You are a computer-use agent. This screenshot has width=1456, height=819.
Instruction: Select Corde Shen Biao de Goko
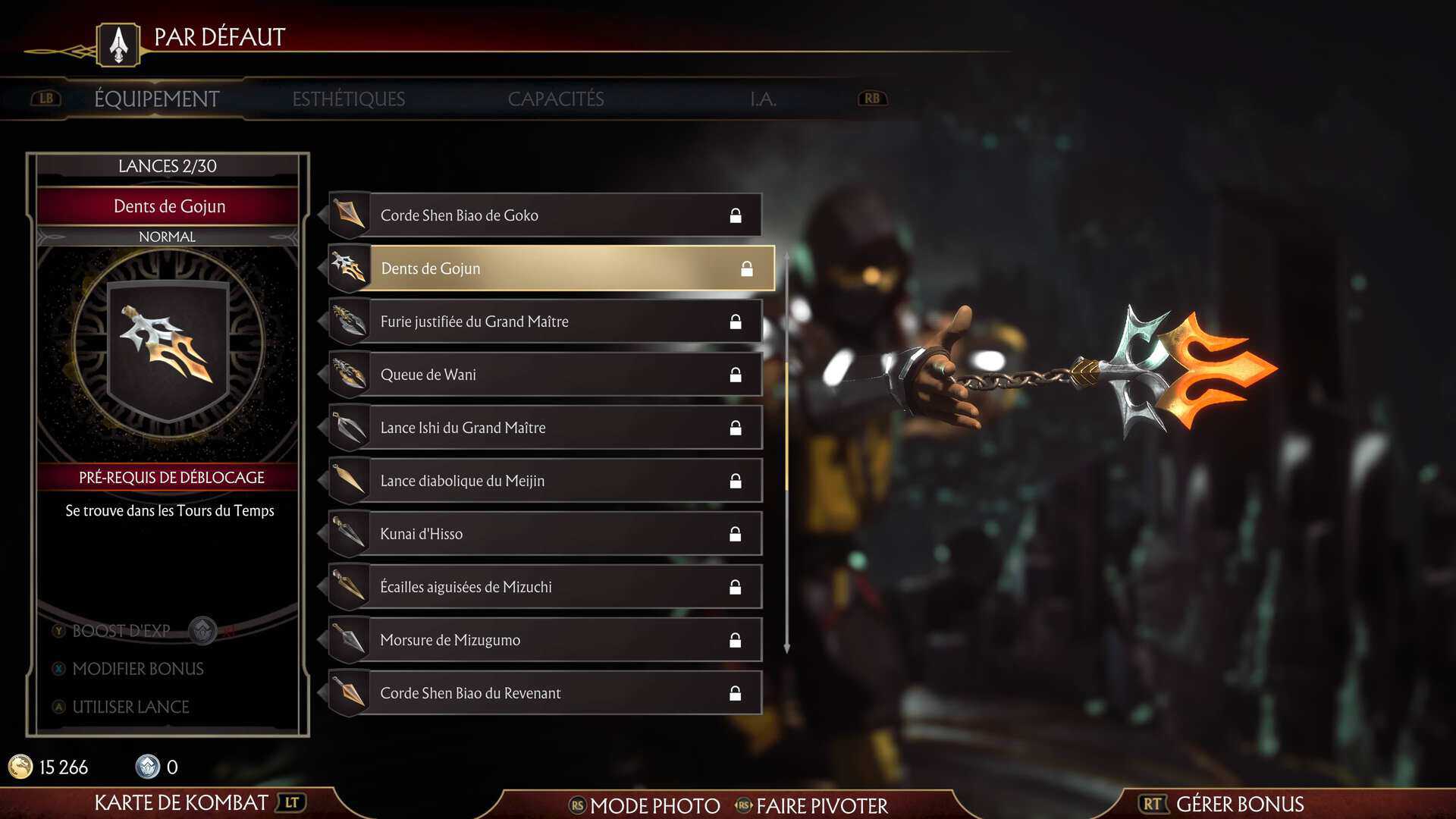coord(544,215)
